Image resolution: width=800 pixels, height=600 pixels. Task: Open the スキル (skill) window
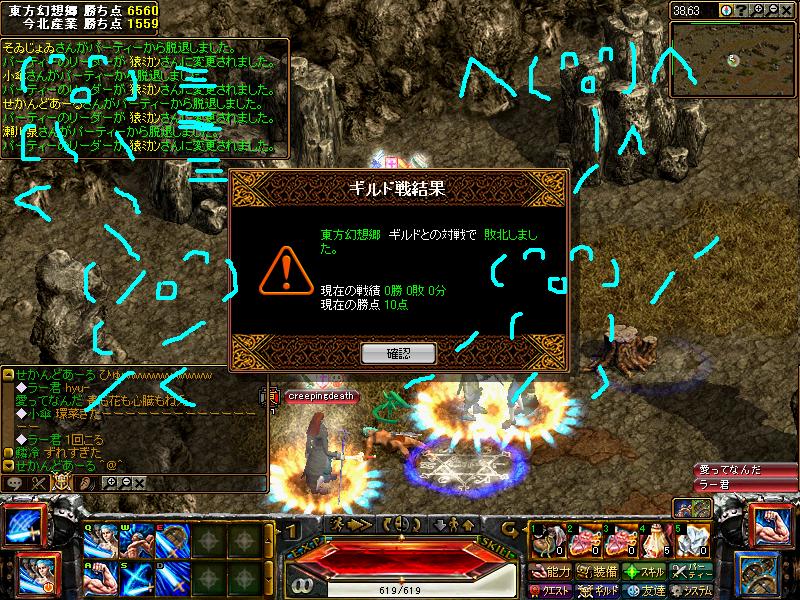click(x=645, y=572)
